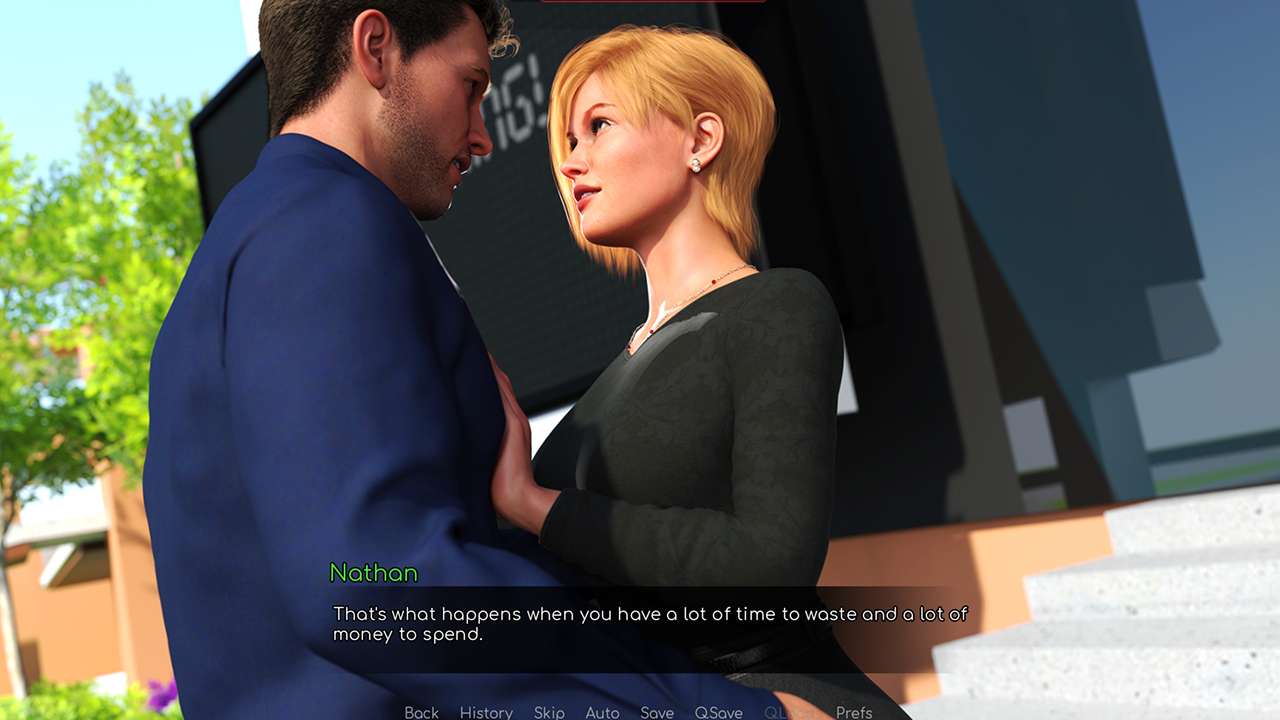Open the dialogue History log
The width and height of the screenshot is (1280, 720).
[486, 712]
